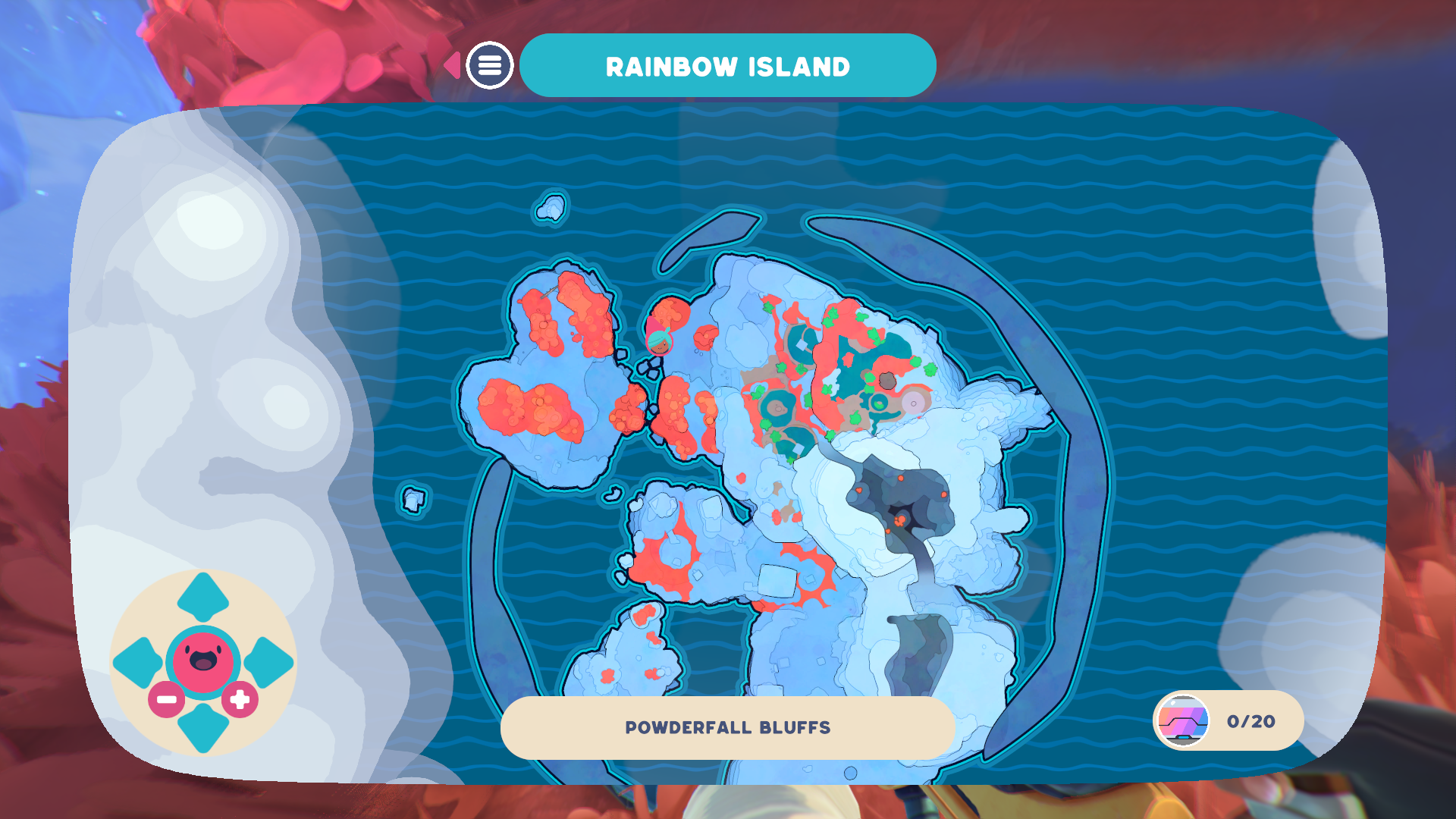
Task: Click the 0/20 treasure pod counter
Action: pyautogui.click(x=1248, y=720)
